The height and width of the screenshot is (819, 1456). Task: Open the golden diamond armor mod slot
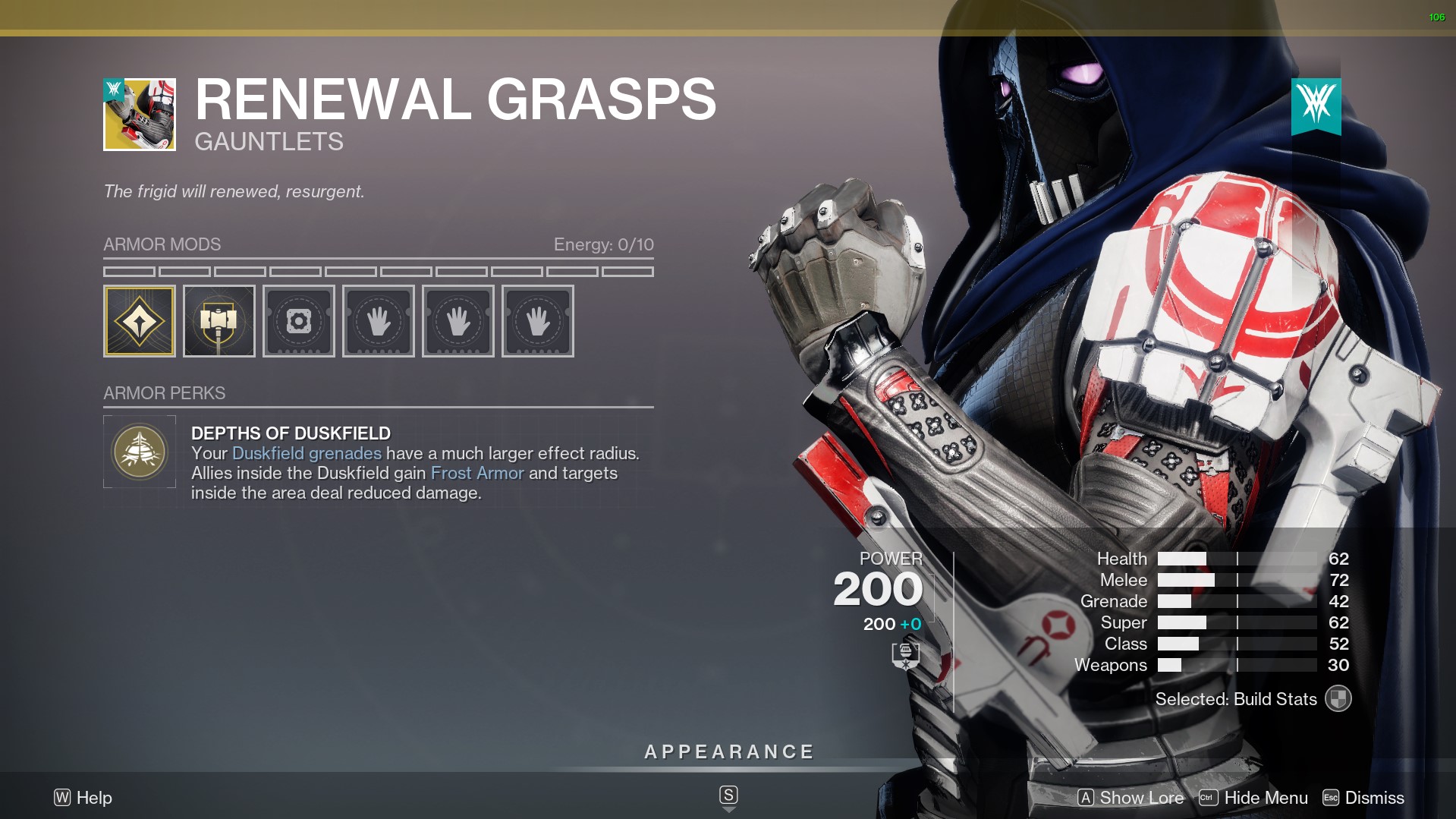(140, 321)
